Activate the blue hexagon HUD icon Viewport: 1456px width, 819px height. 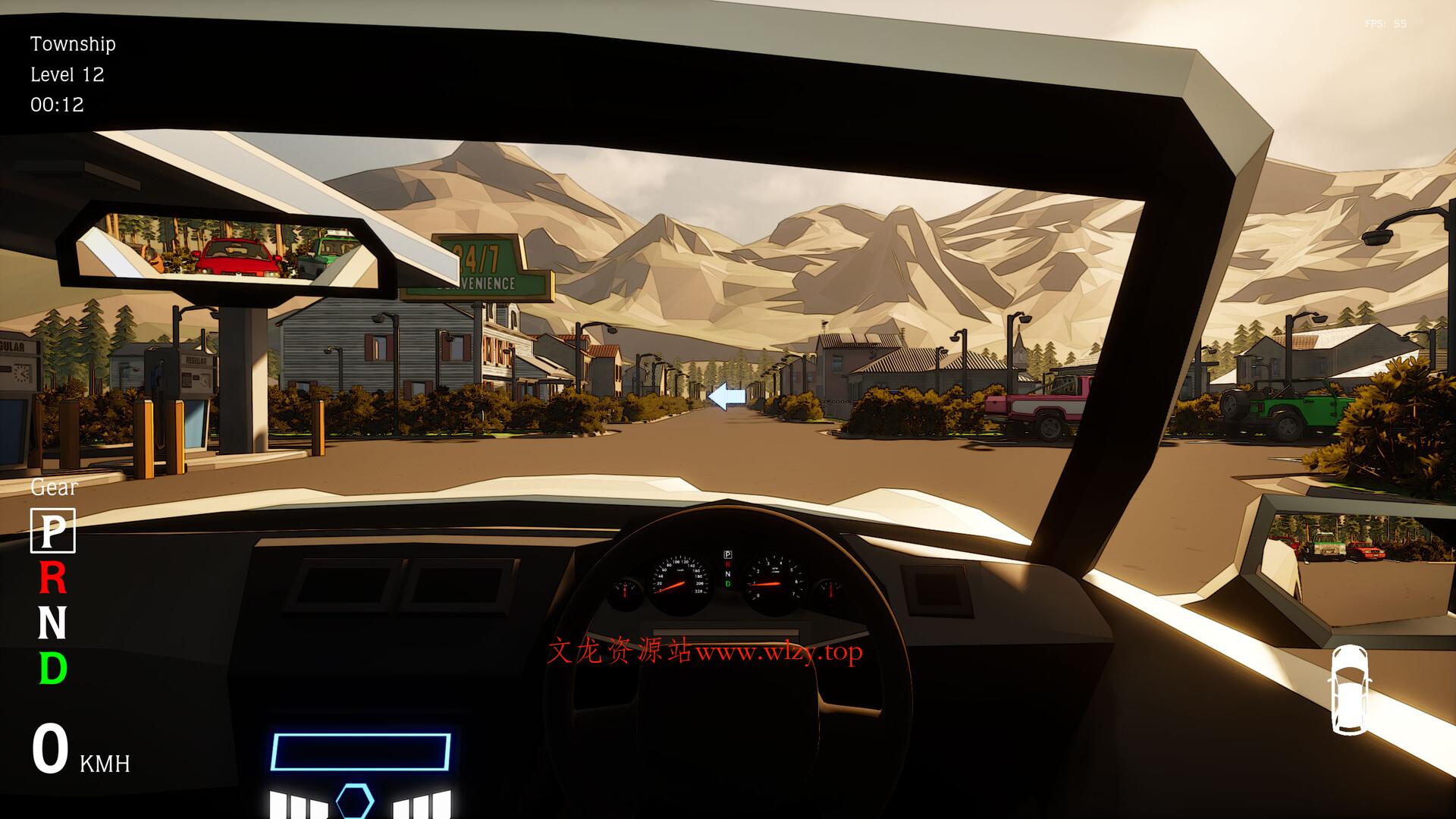tap(354, 802)
